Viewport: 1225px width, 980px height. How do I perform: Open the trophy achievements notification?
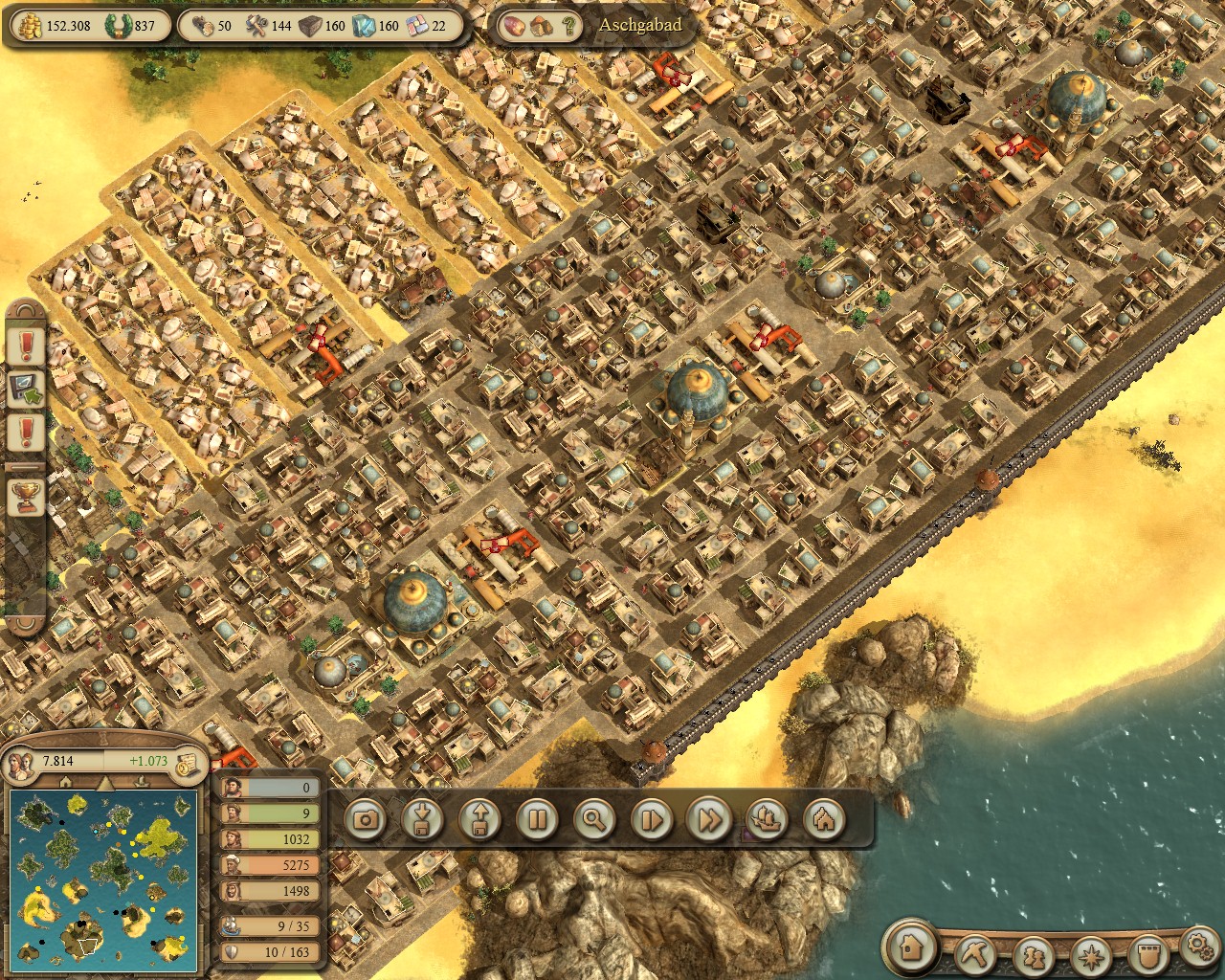[26, 496]
